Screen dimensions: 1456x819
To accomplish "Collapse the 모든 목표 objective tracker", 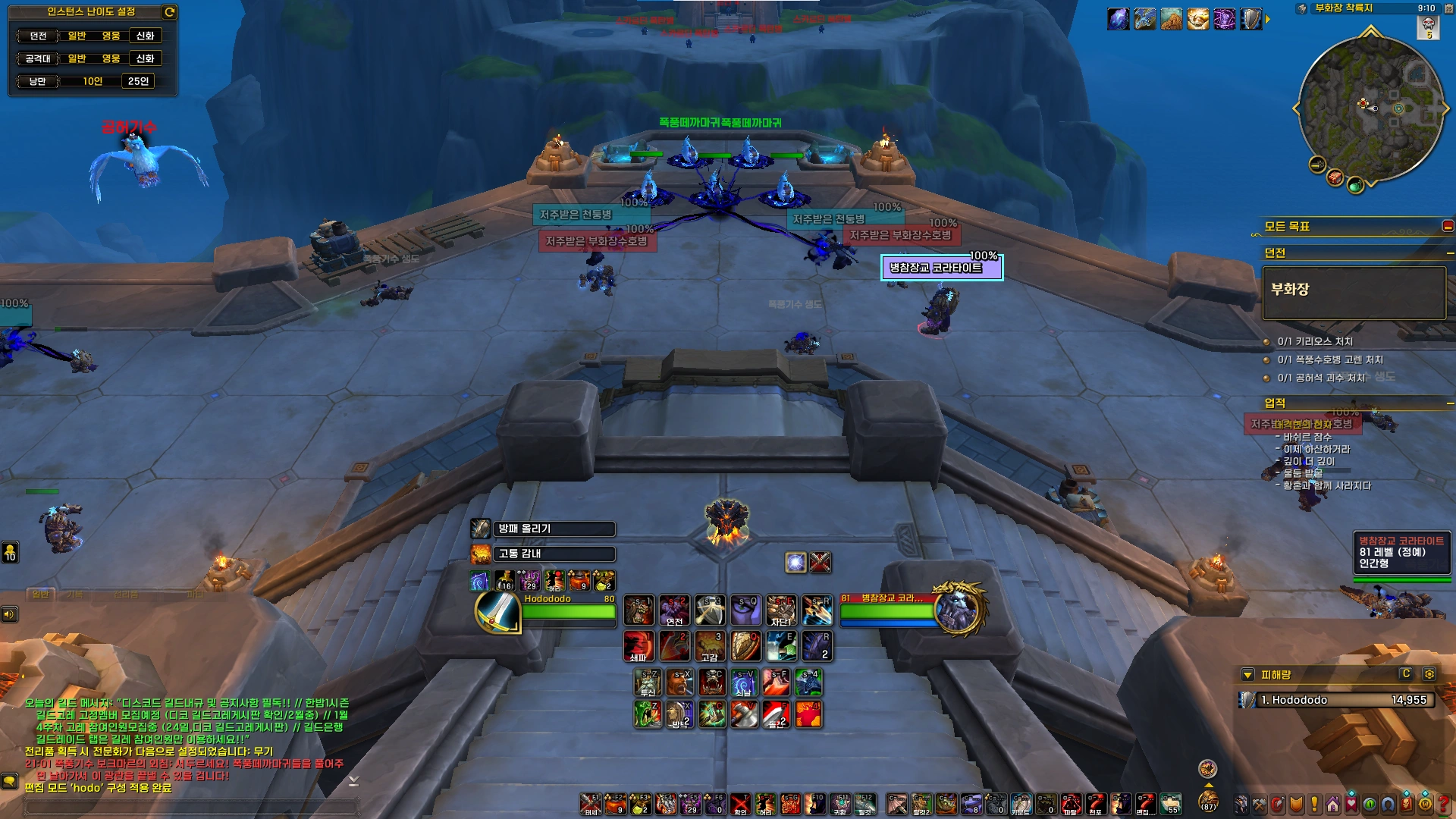I will coord(1447,226).
